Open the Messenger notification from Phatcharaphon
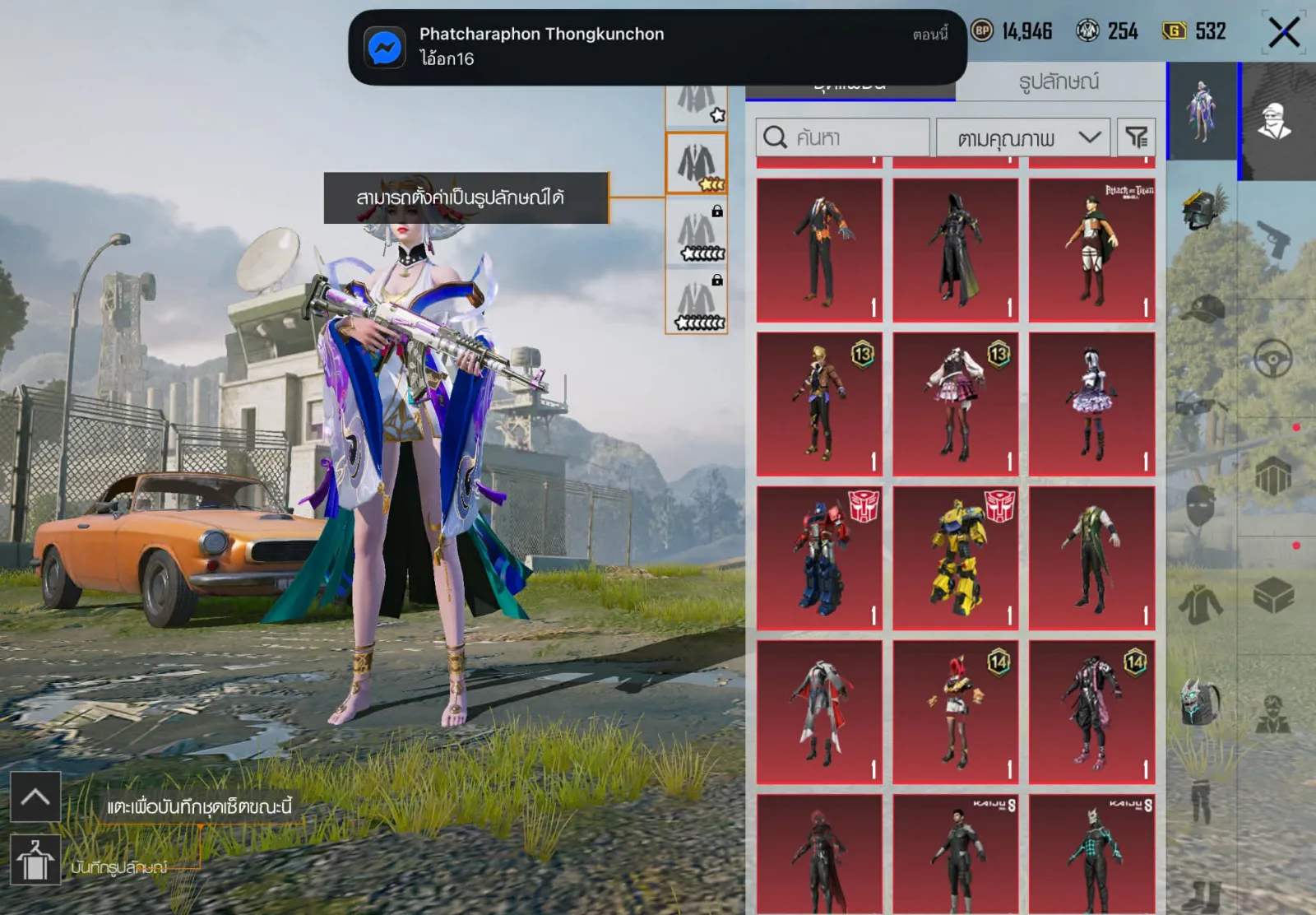1316x915 pixels. point(656,47)
